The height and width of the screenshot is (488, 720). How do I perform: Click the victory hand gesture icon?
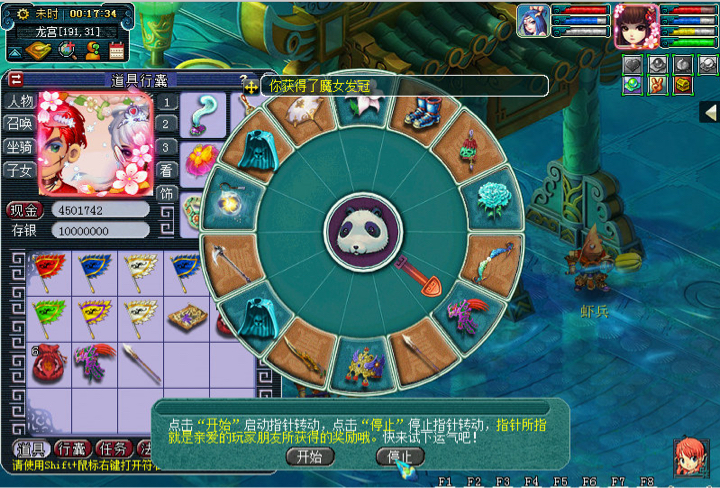point(657,85)
